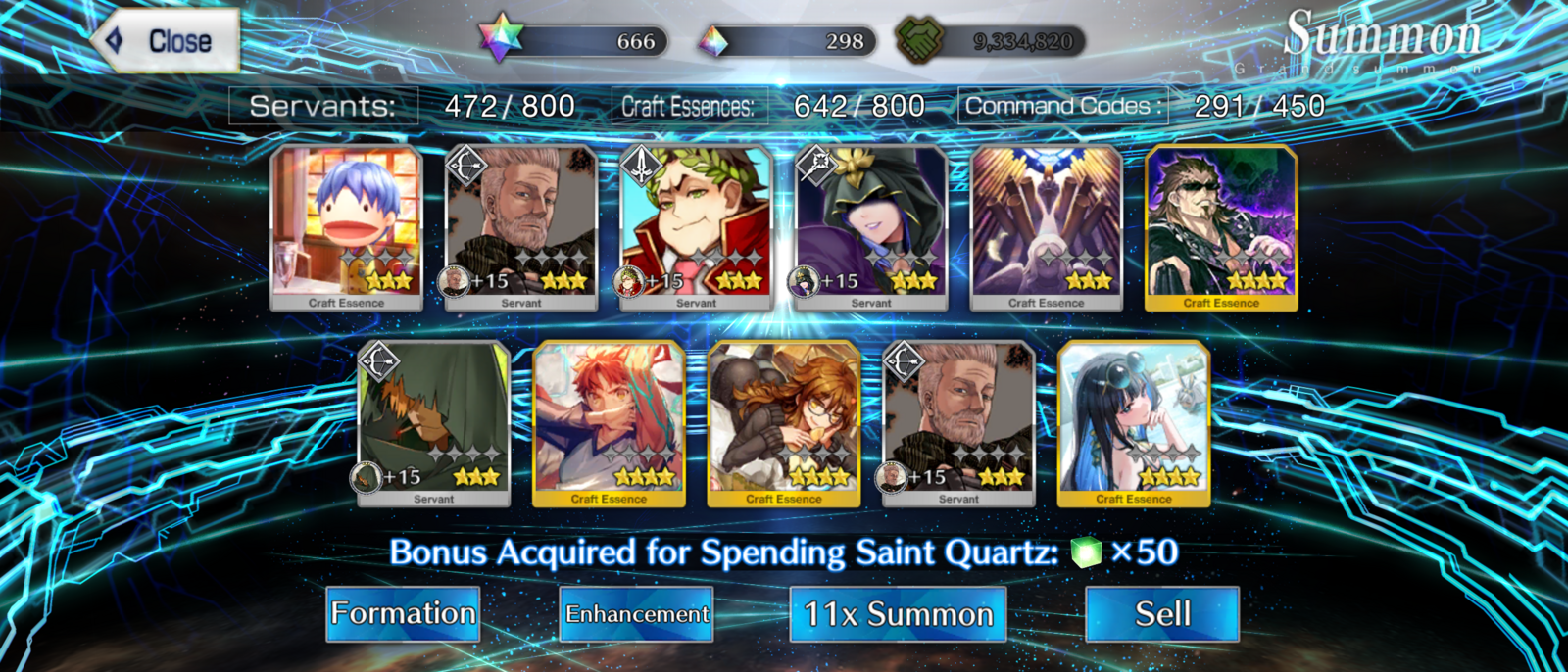This screenshot has width=1568, height=672.
Task: Close the summon results screen
Action: pos(167,41)
